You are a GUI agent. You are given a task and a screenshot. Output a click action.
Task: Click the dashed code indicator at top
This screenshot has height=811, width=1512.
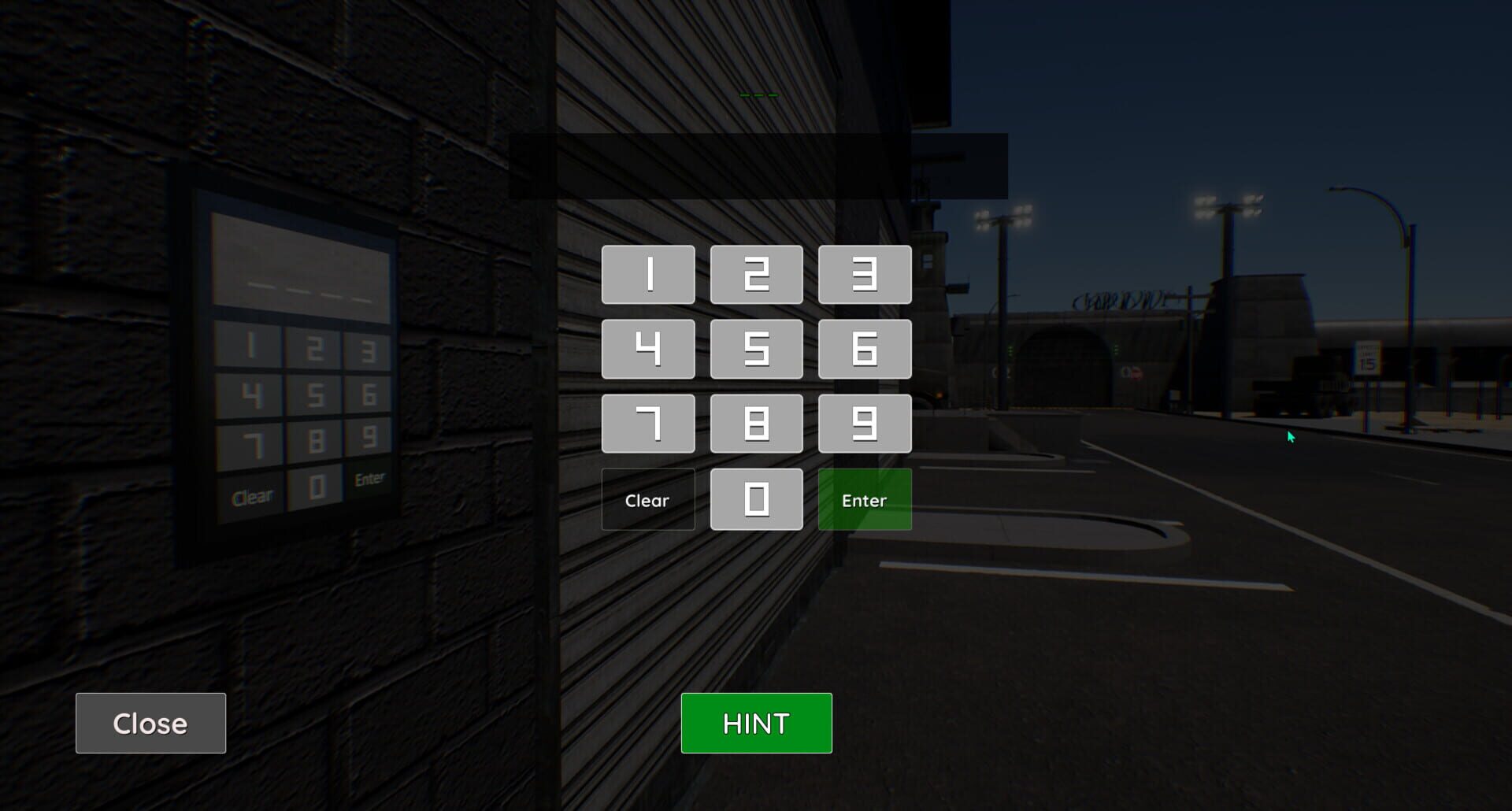(x=758, y=94)
